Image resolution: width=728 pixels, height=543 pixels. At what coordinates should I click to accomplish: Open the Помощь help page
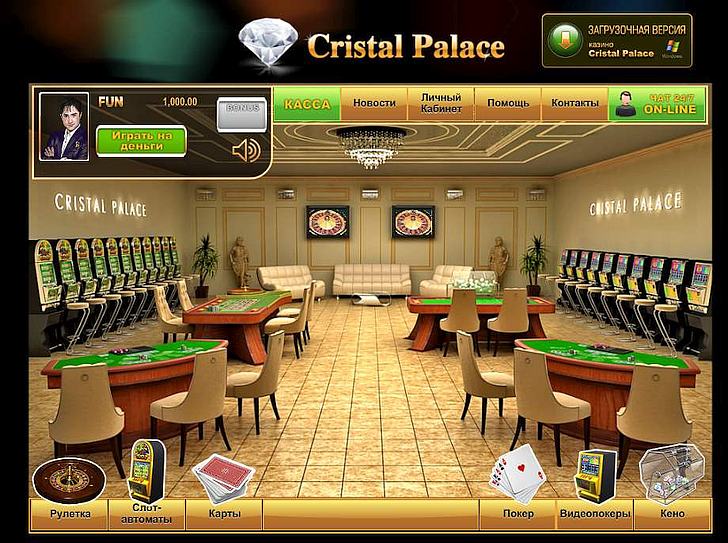click(508, 104)
